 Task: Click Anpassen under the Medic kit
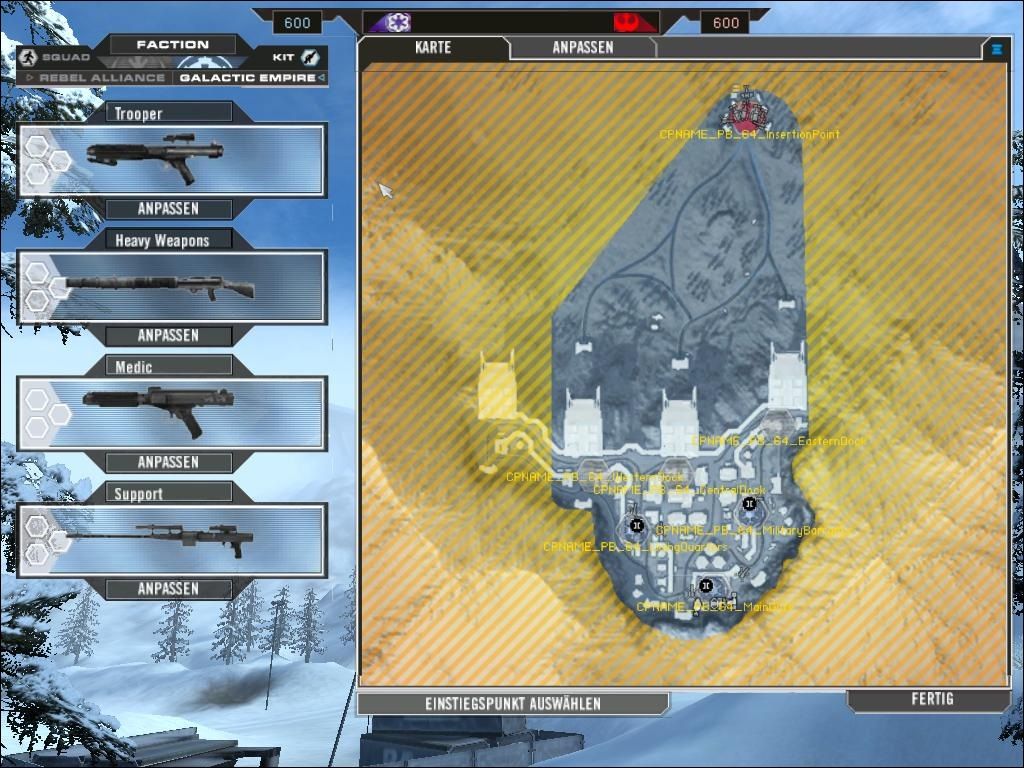coord(168,462)
